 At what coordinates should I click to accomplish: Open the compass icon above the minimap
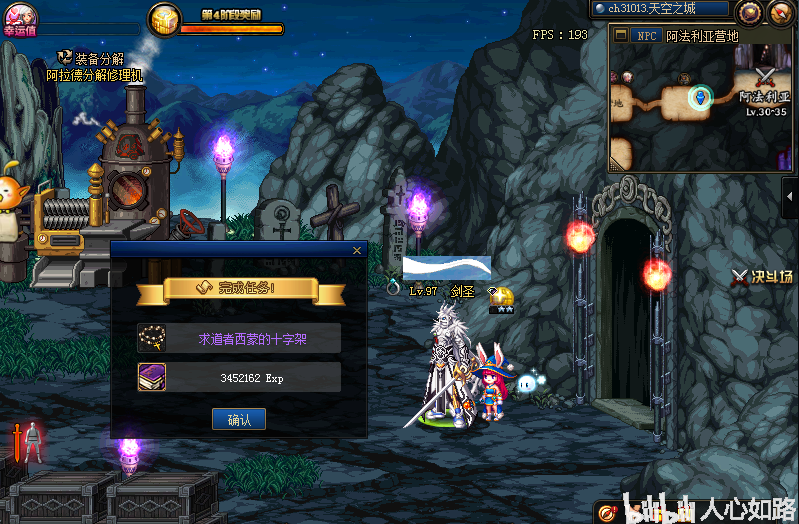point(780,11)
